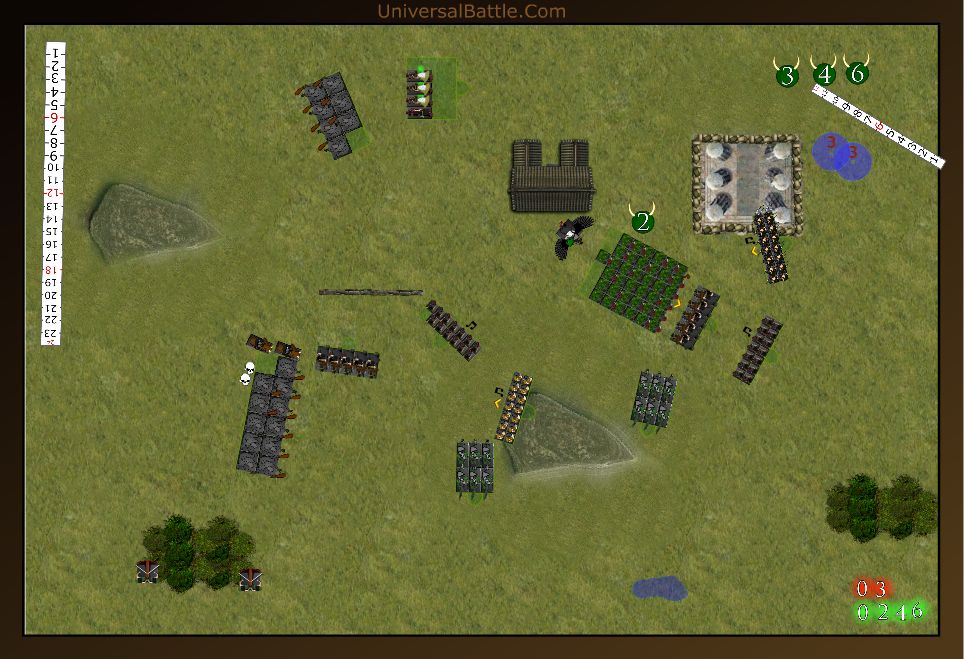Image resolution: width=964 pixels, height=659 pixels.
Task: Select the green glowing 4 token
Action: [900, 612]
